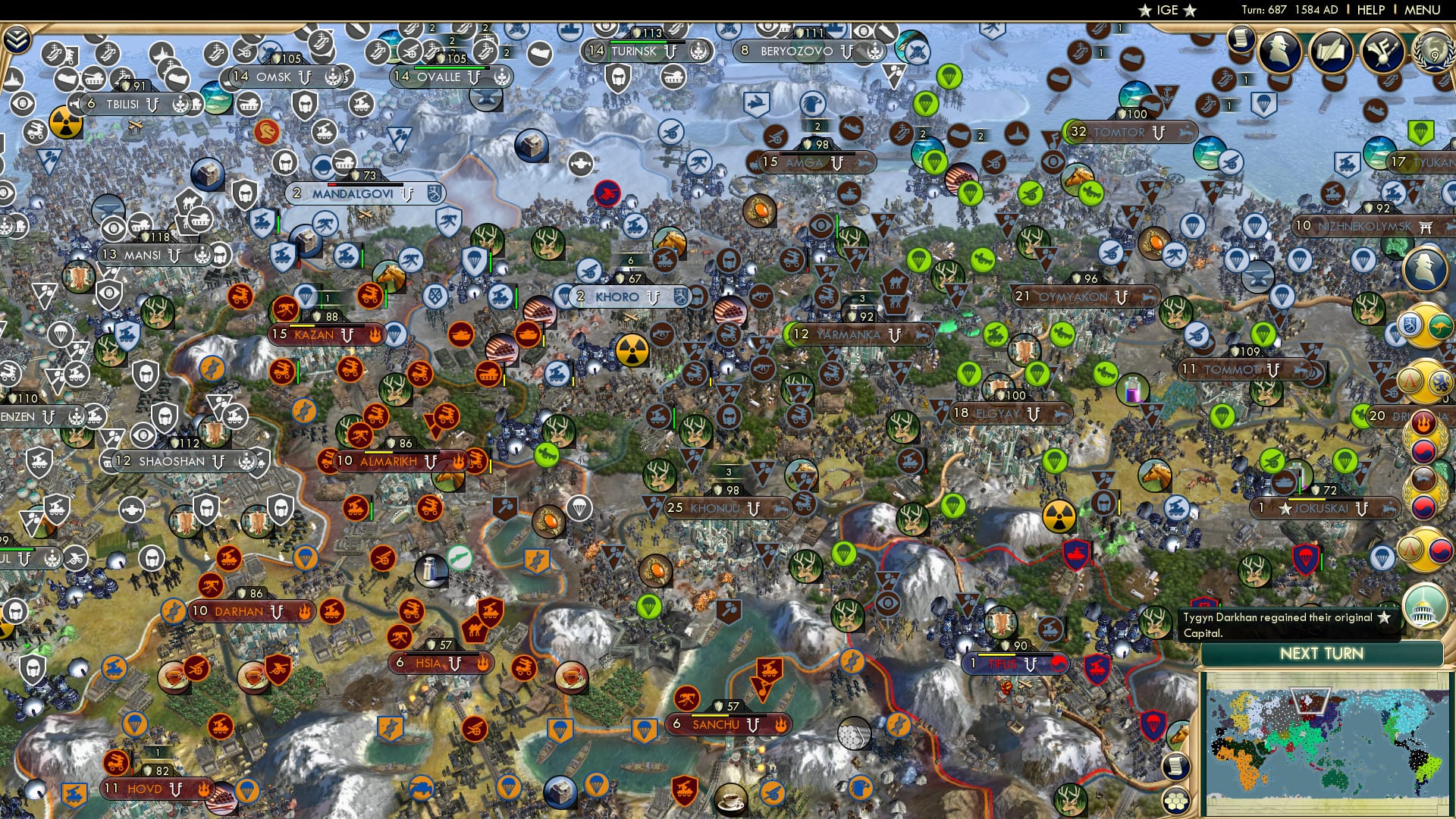This screenshot has width=1456, height=819.
Task: Toggle strategic view with the hex icon
Action: (x=1175, y=800)
